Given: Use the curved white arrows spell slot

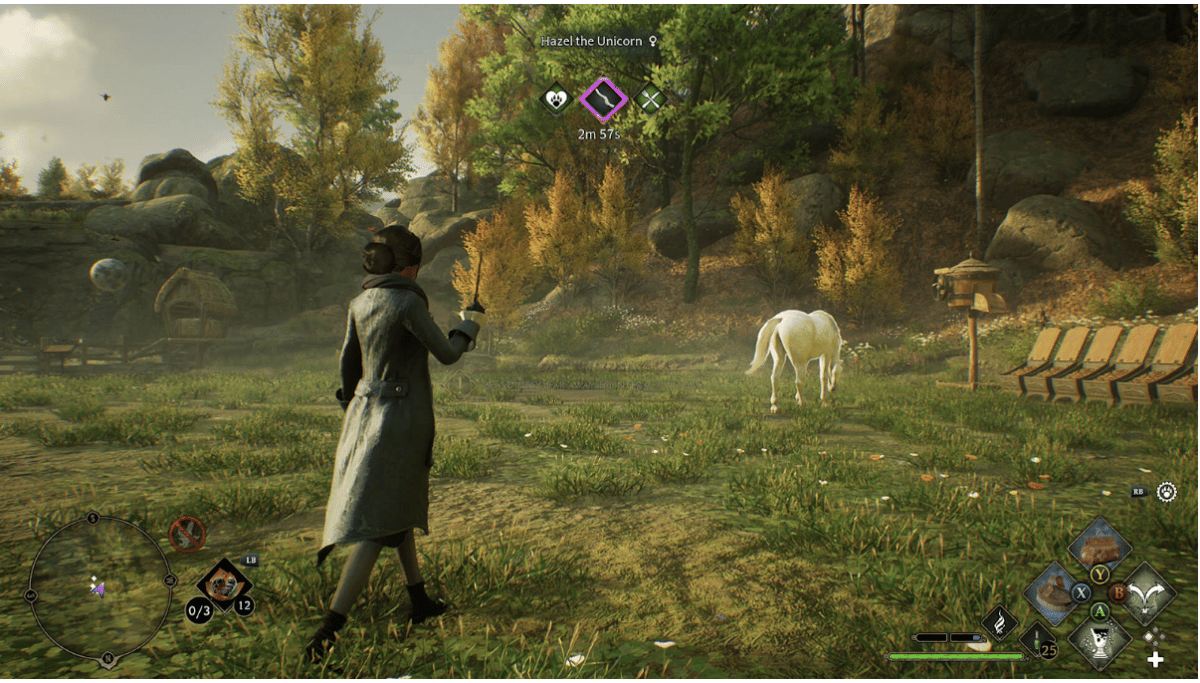Looking at the screenshot, I should click(1146, 592).
